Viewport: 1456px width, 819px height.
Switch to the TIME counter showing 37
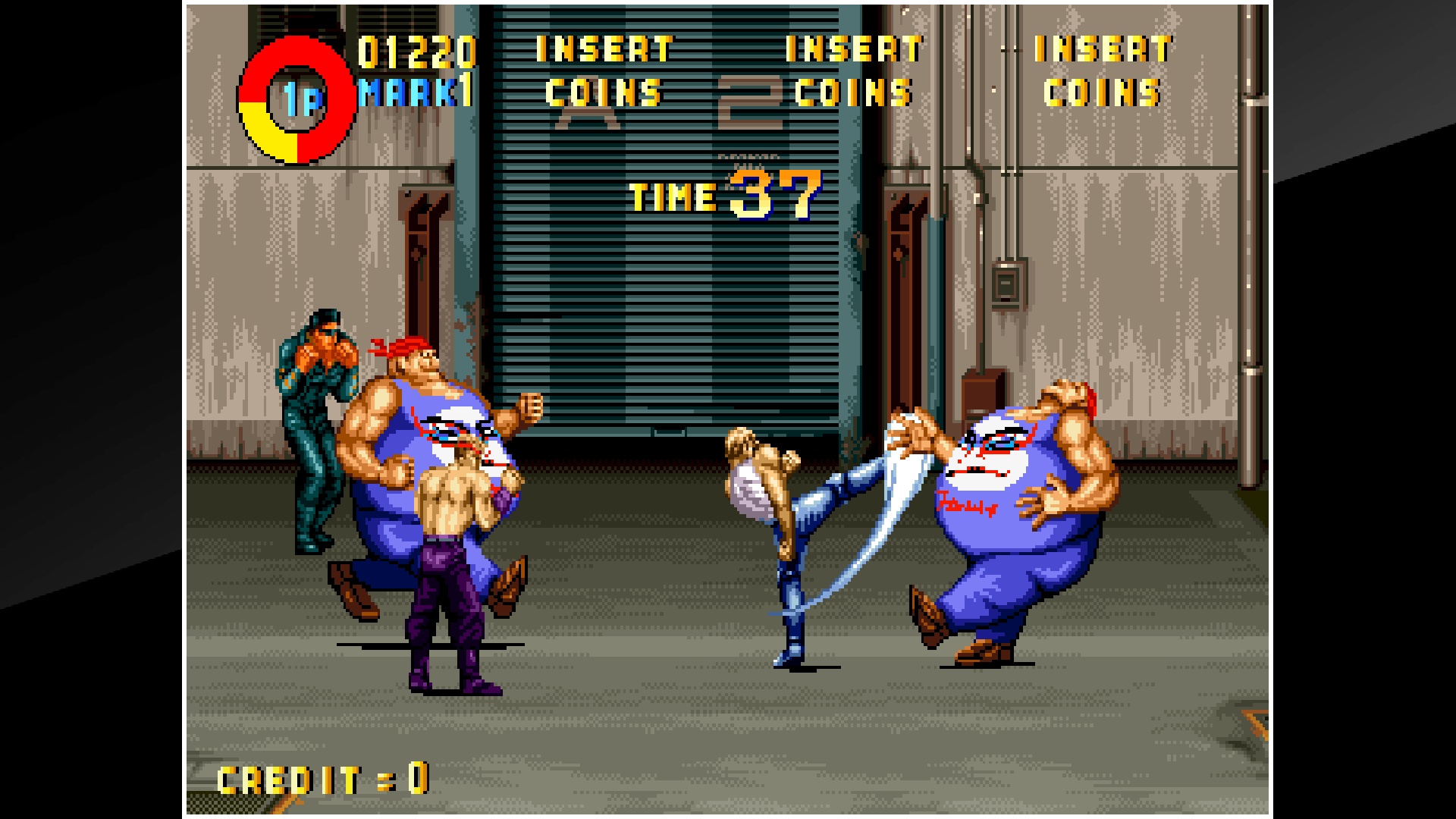point(773,193)
